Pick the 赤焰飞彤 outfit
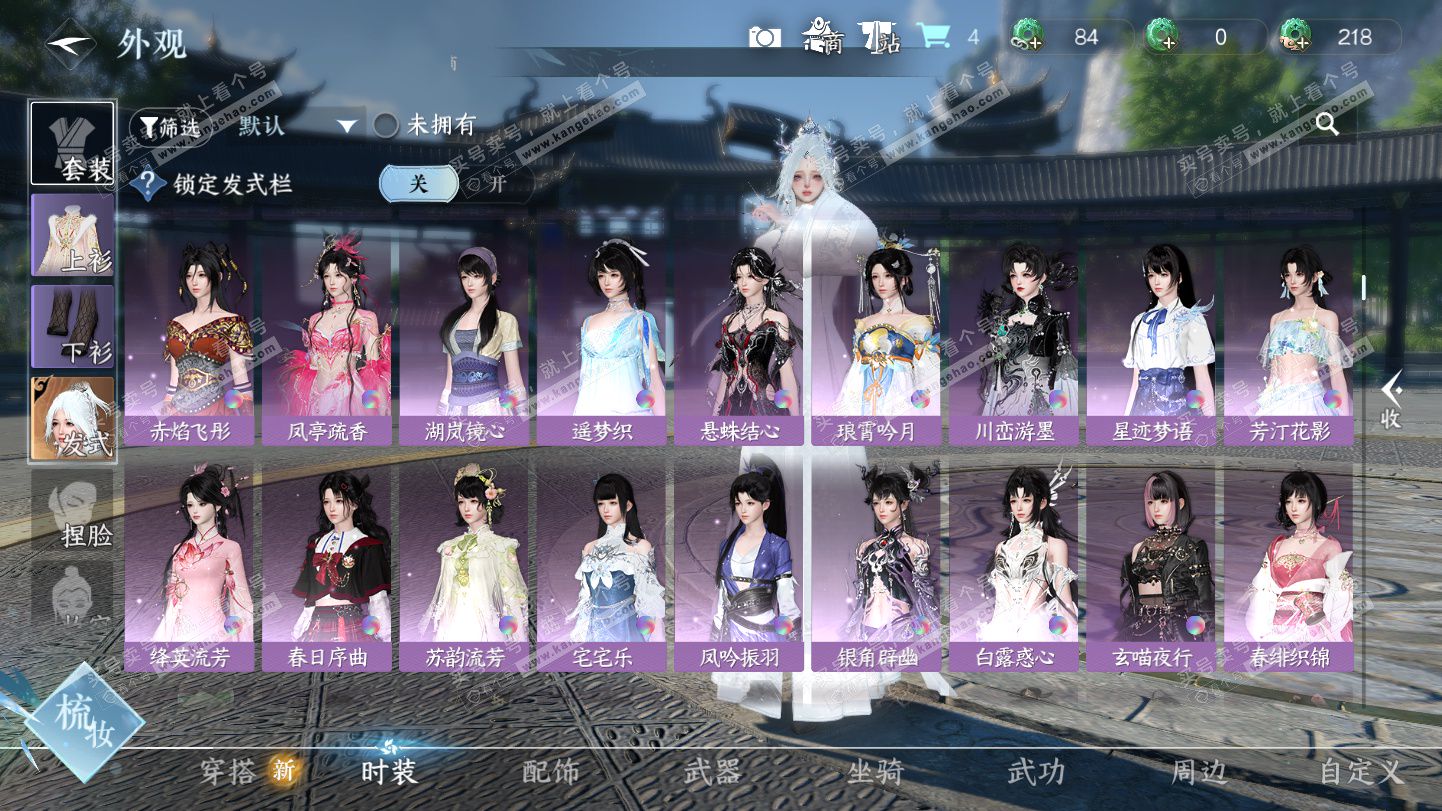1442x811 pixels. click(x=190, y=340)
